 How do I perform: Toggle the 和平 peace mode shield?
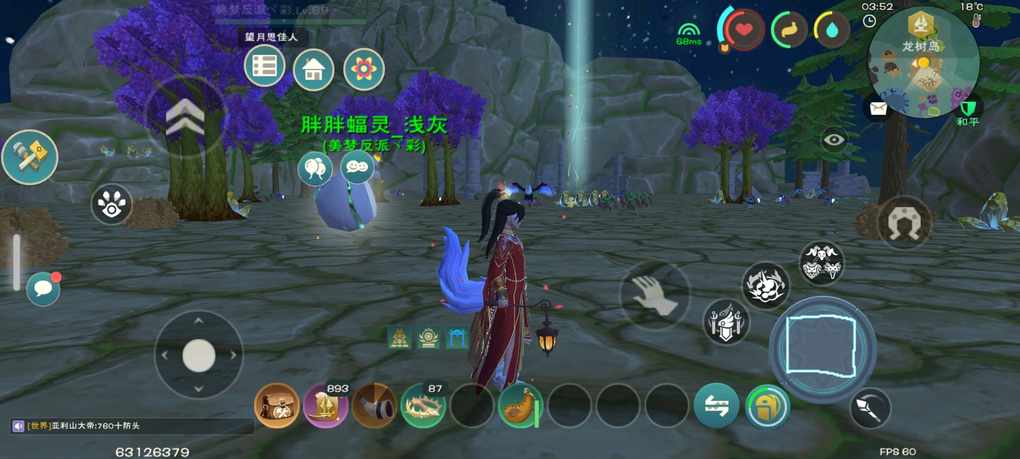click(967, 108)
